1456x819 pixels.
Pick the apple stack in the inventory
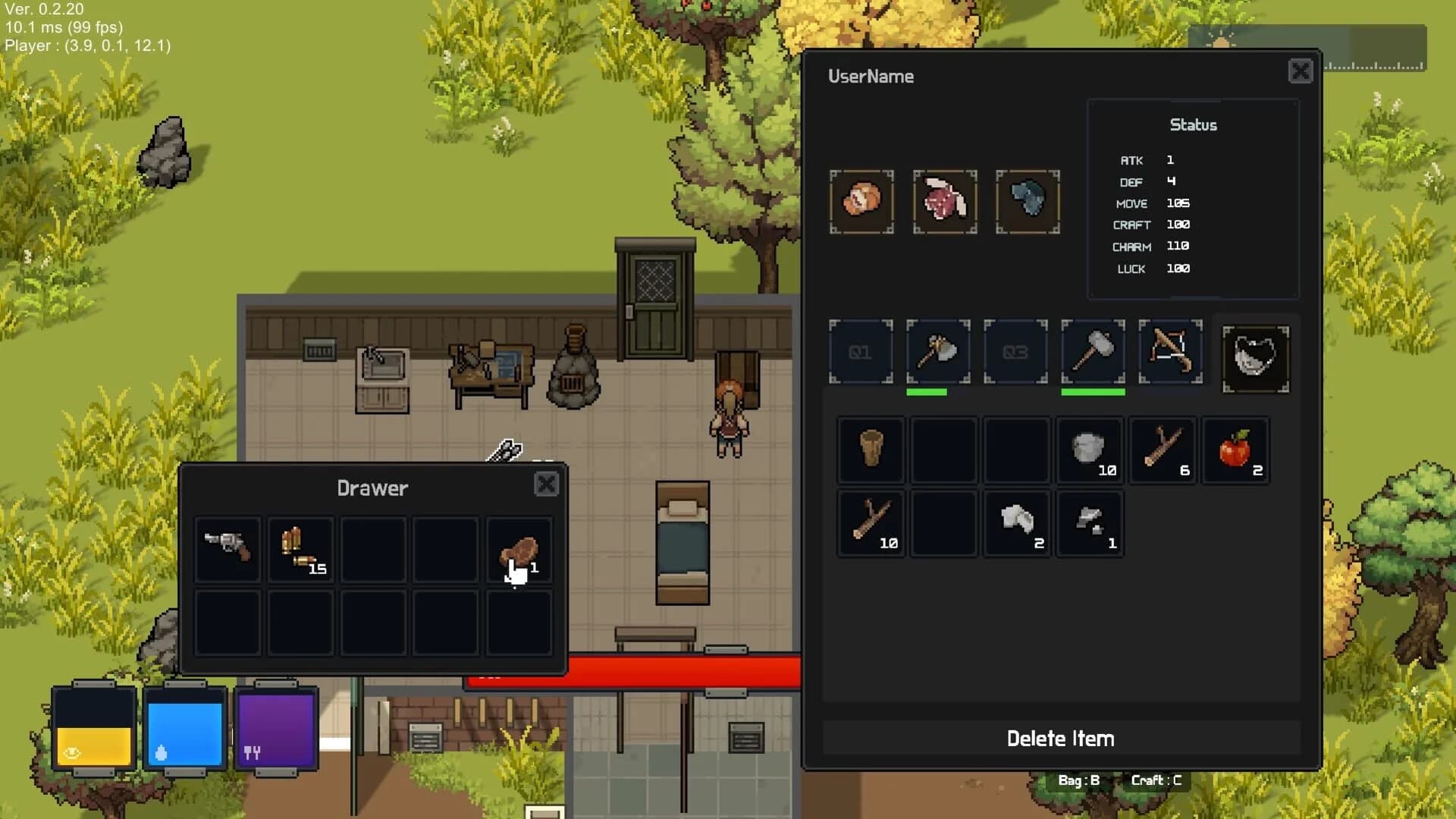pos(1235,449)
